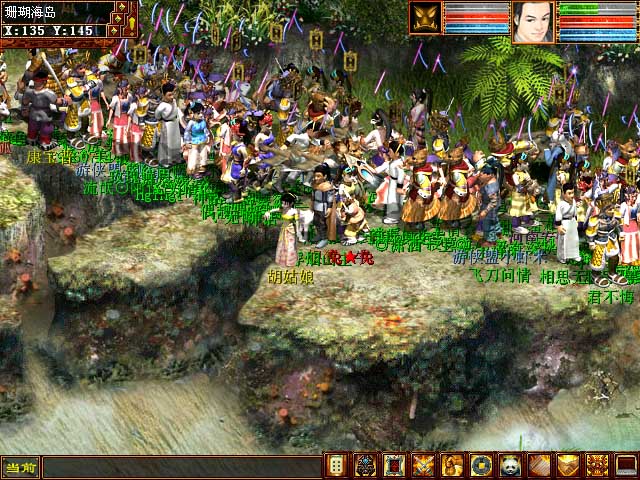Click the chat input bar
The image size is (640, 480).
point(180,467)
